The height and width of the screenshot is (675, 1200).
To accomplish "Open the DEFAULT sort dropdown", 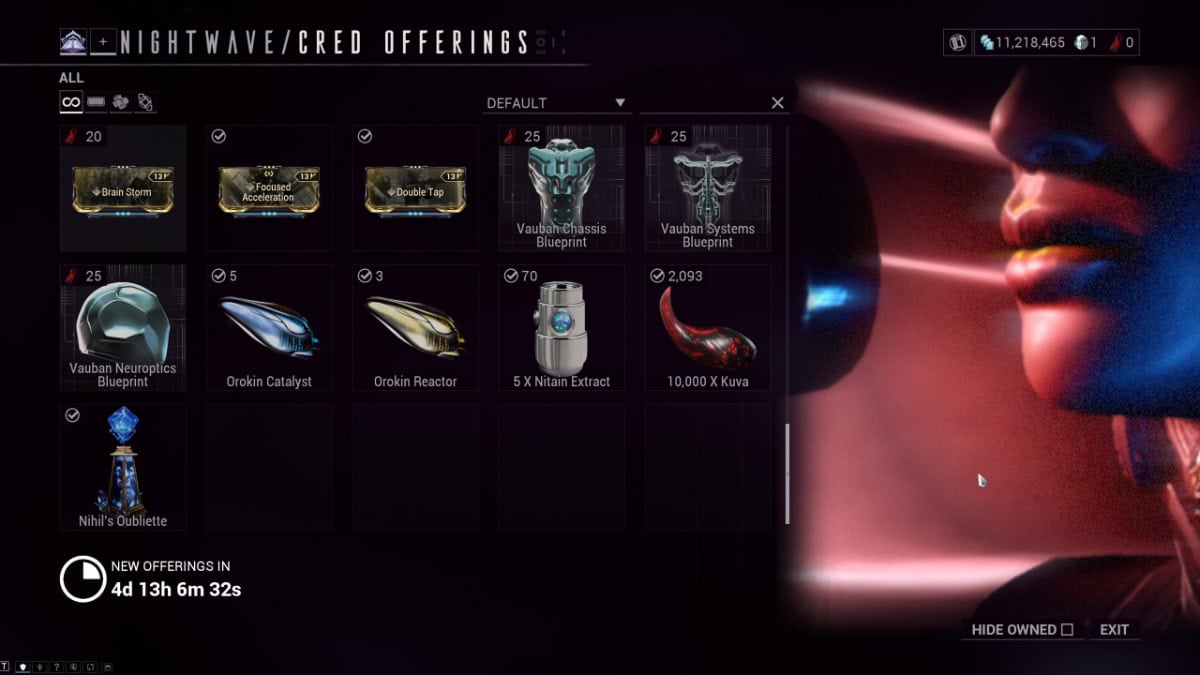I will click(555, 103).
